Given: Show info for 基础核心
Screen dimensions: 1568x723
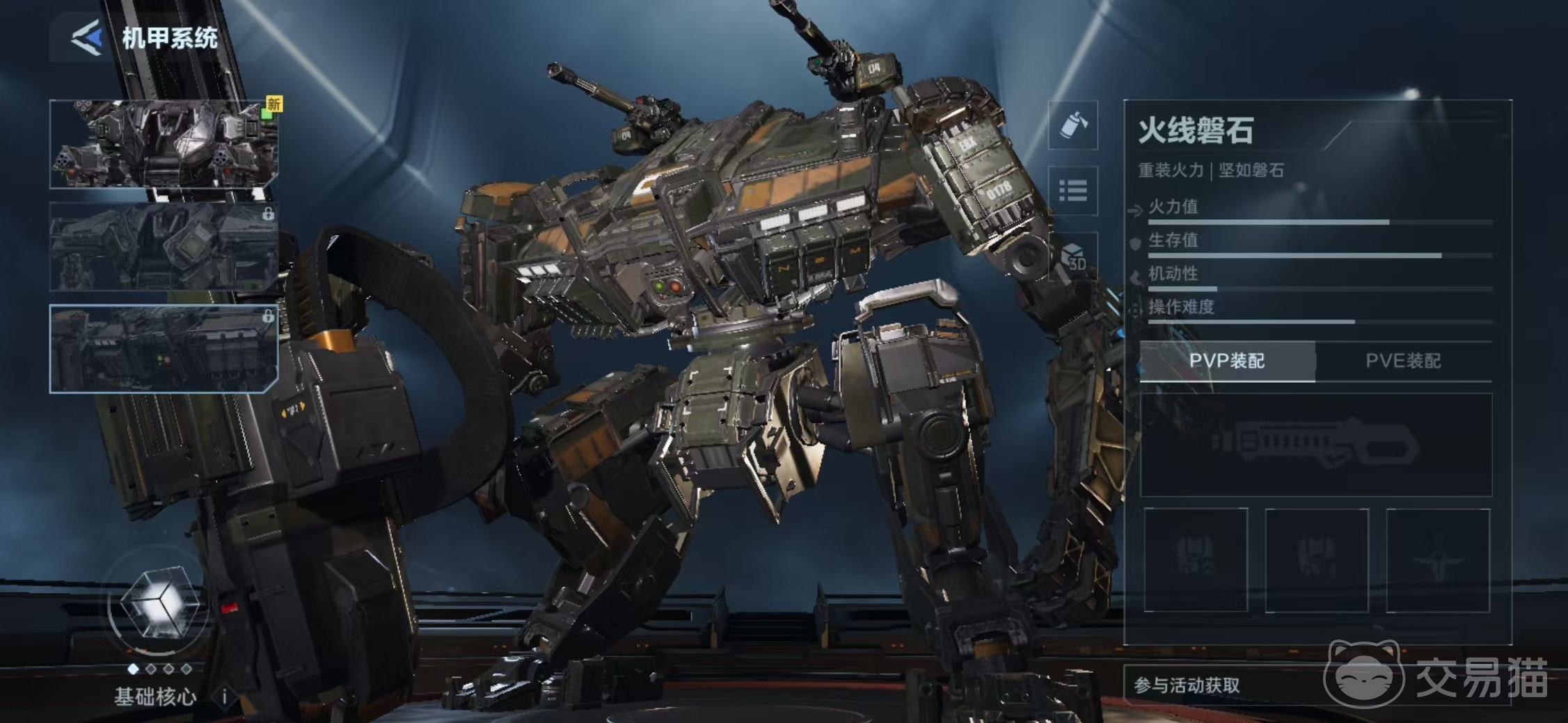Looking at the screenshot, I should [224, 696].
